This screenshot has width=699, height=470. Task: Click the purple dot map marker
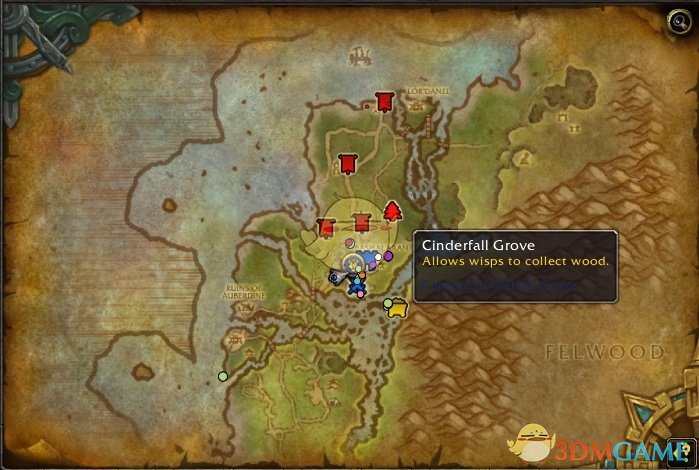(x=388, y=257)
